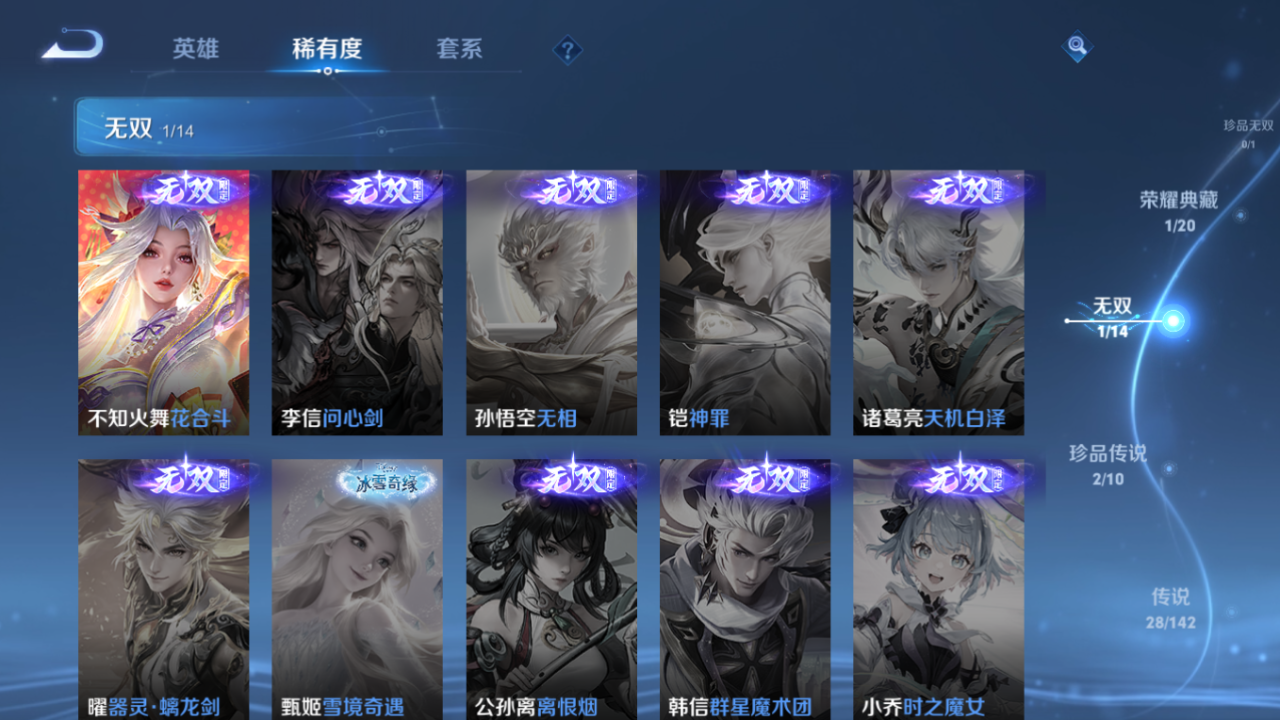The image size is (1280, 720).
Task: Open the search magnifier icon
Action: (1076, 47)
